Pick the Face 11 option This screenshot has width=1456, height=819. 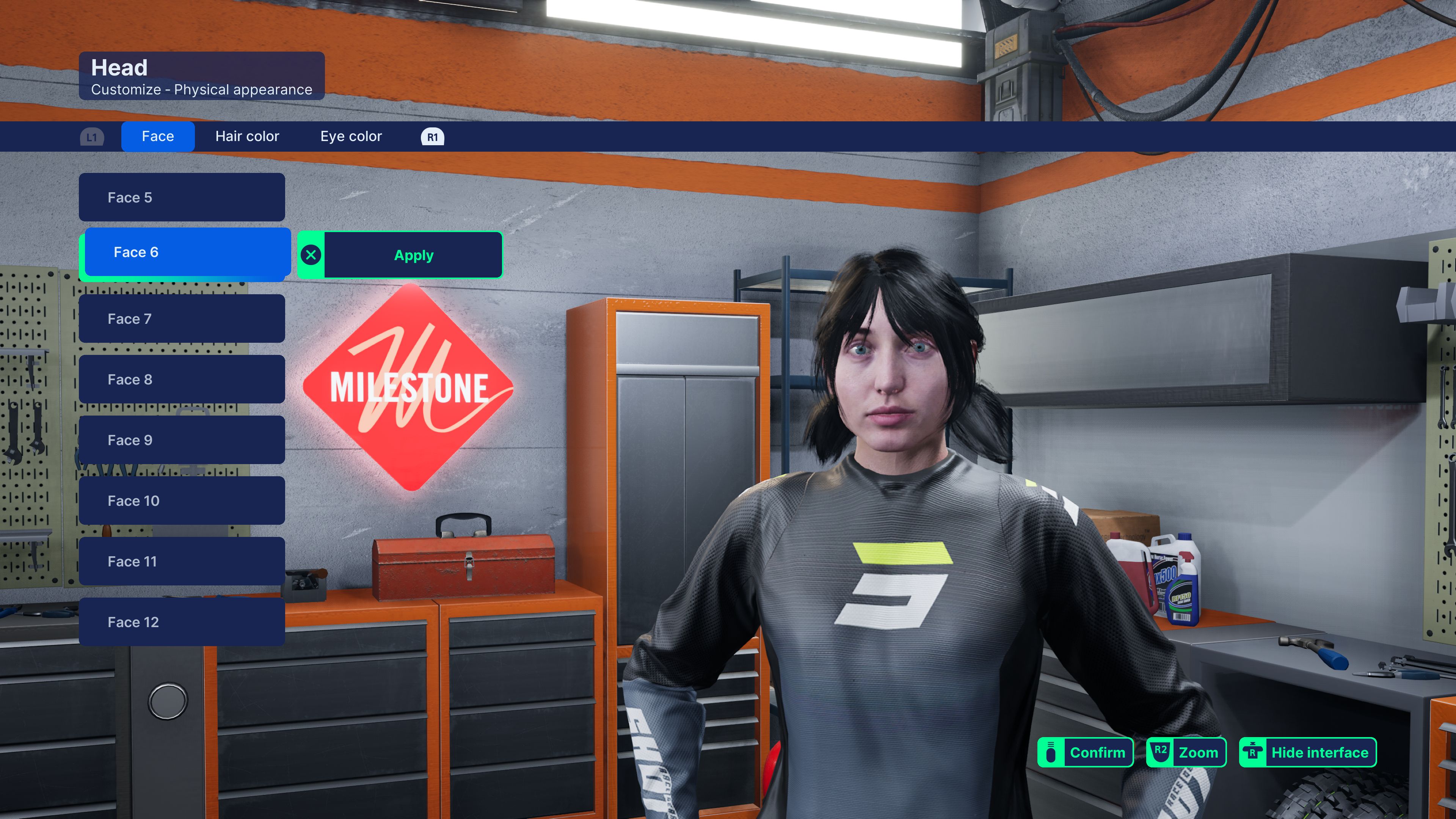(x=182, y=561)
